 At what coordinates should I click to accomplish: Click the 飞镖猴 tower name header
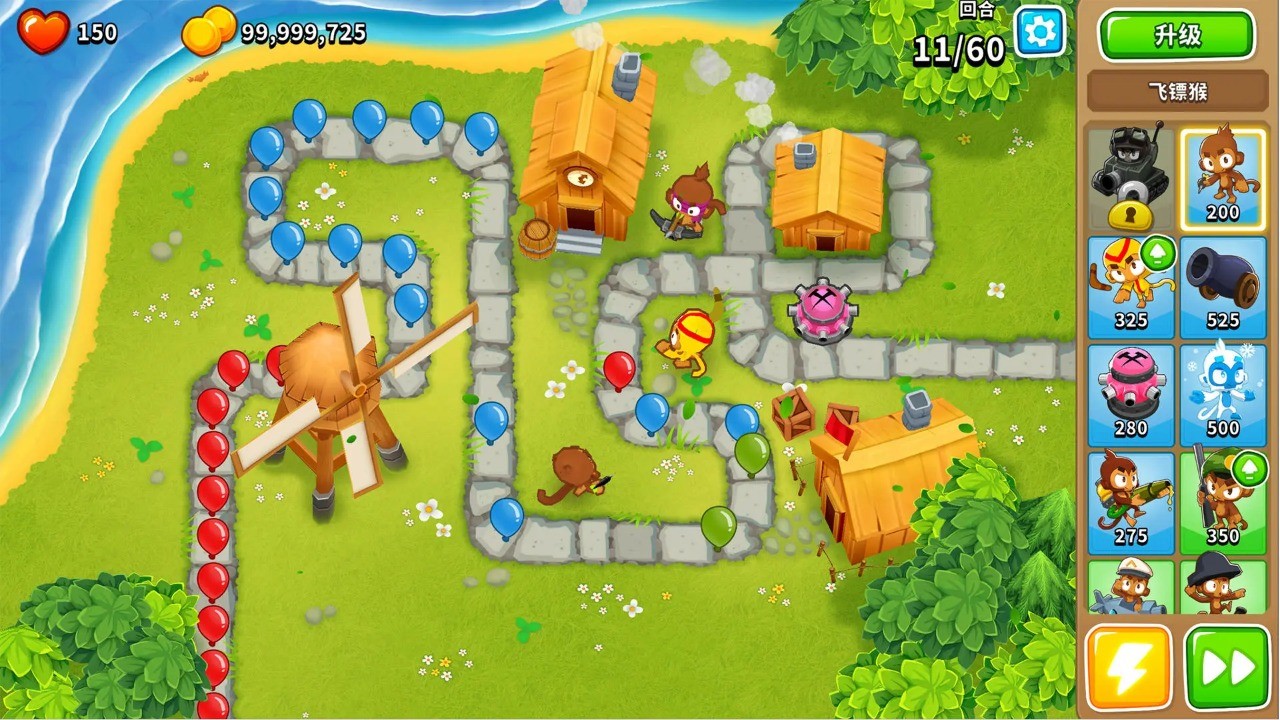pyautogui.click(x=1175, y=92)
